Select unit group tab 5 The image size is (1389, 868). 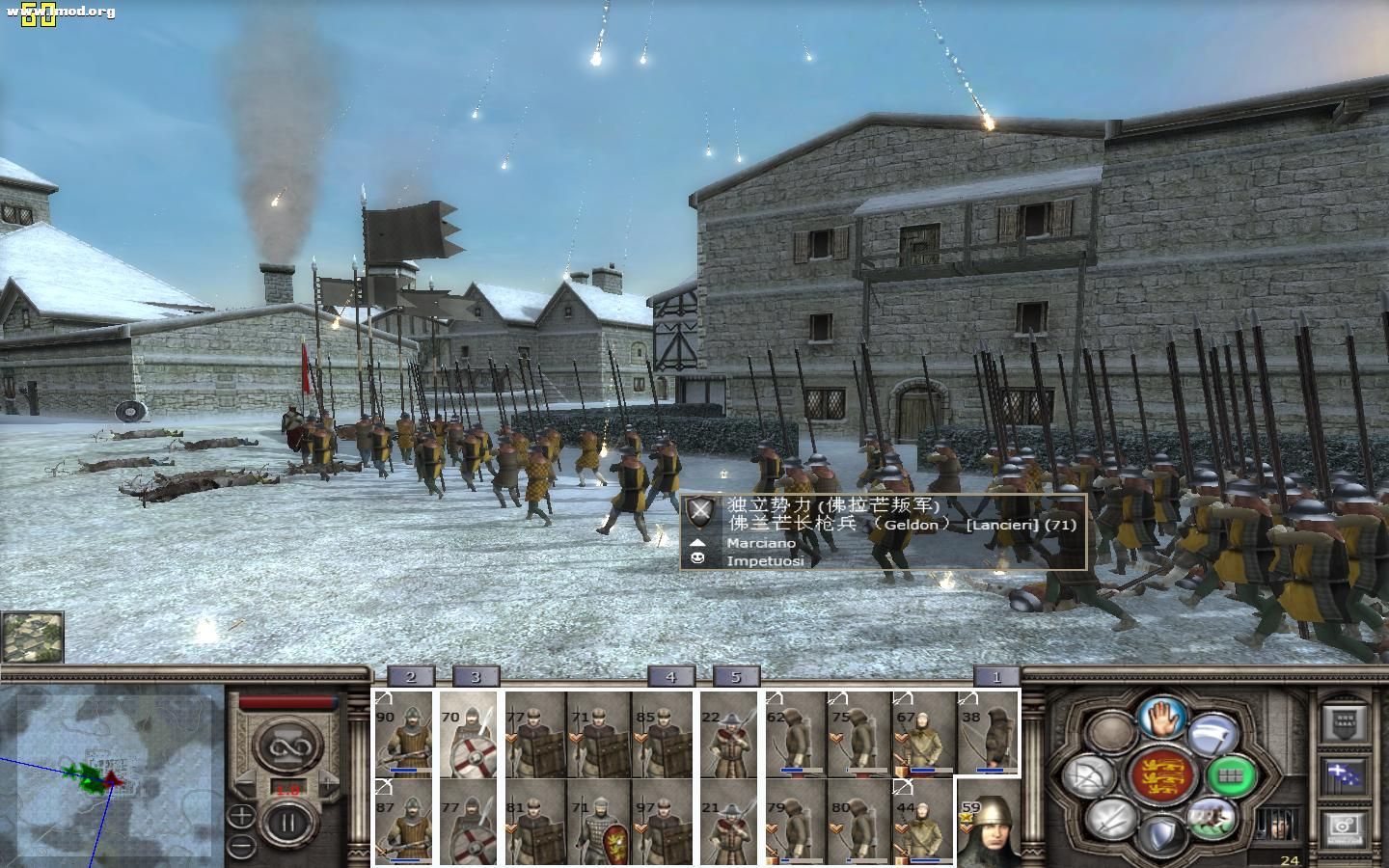[736, 677]
